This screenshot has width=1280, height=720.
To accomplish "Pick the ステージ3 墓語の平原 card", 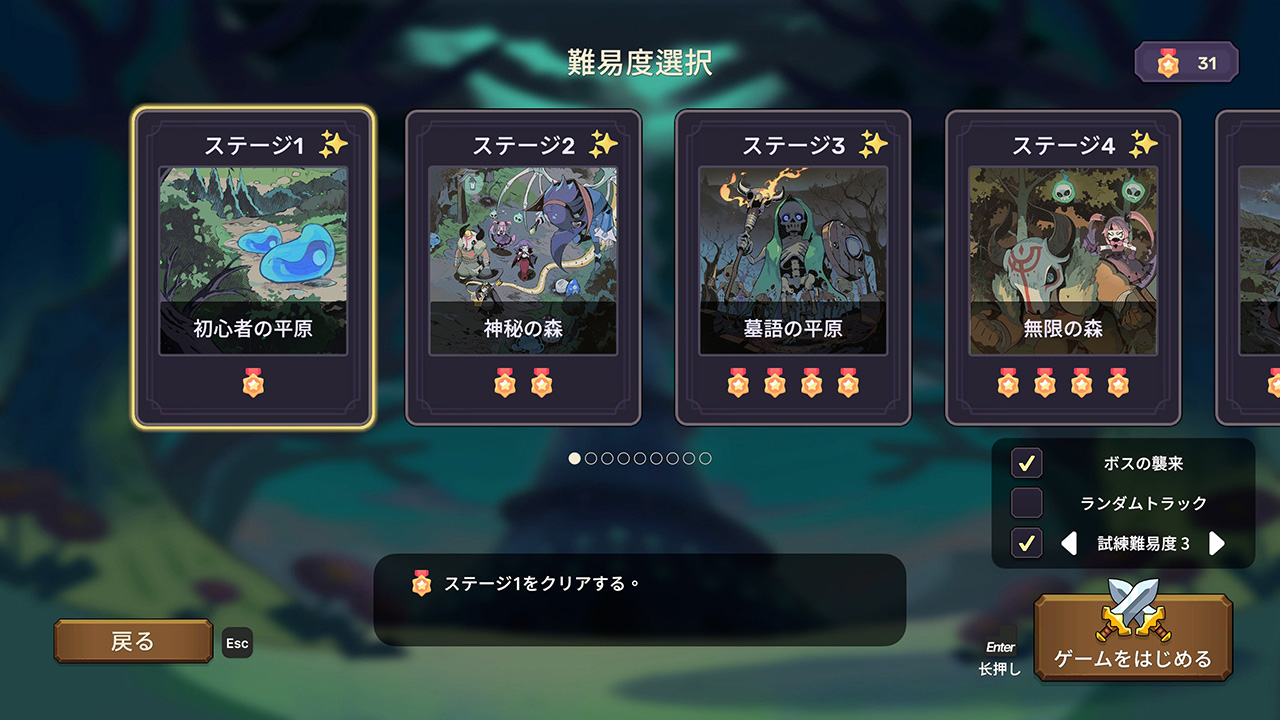I will click(793, 268).
